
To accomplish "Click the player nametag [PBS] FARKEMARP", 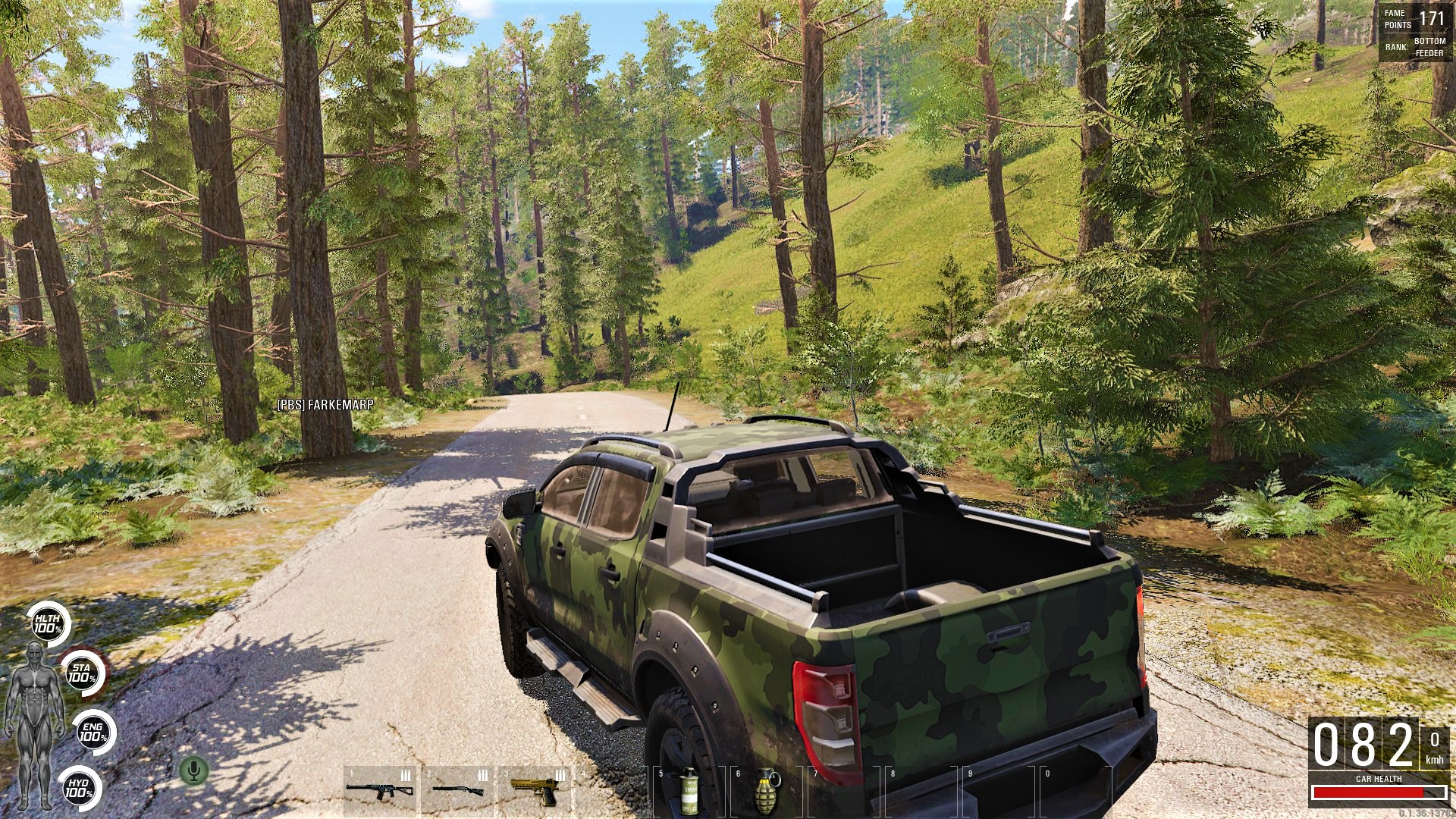I will tap(325, 406).
